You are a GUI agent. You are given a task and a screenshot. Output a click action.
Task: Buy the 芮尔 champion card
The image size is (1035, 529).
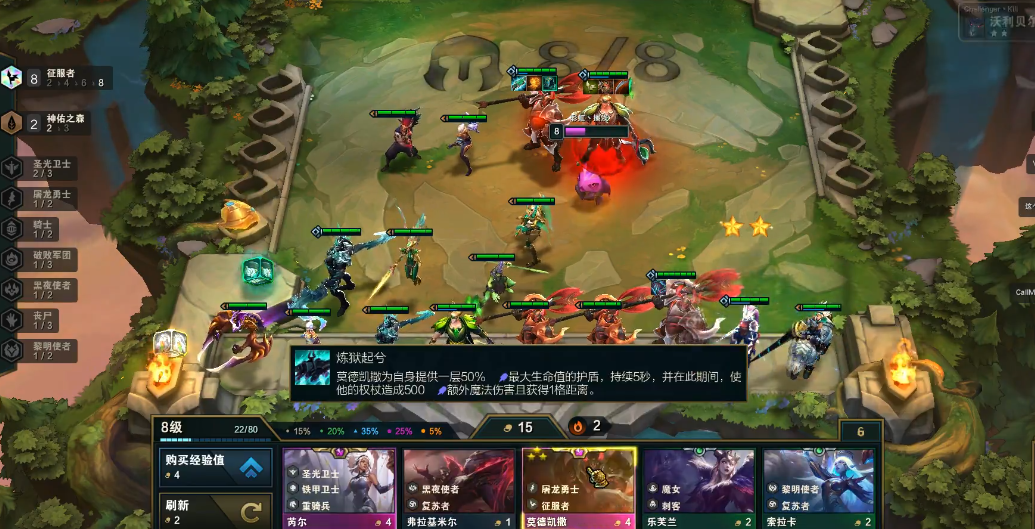pos(339,487)
